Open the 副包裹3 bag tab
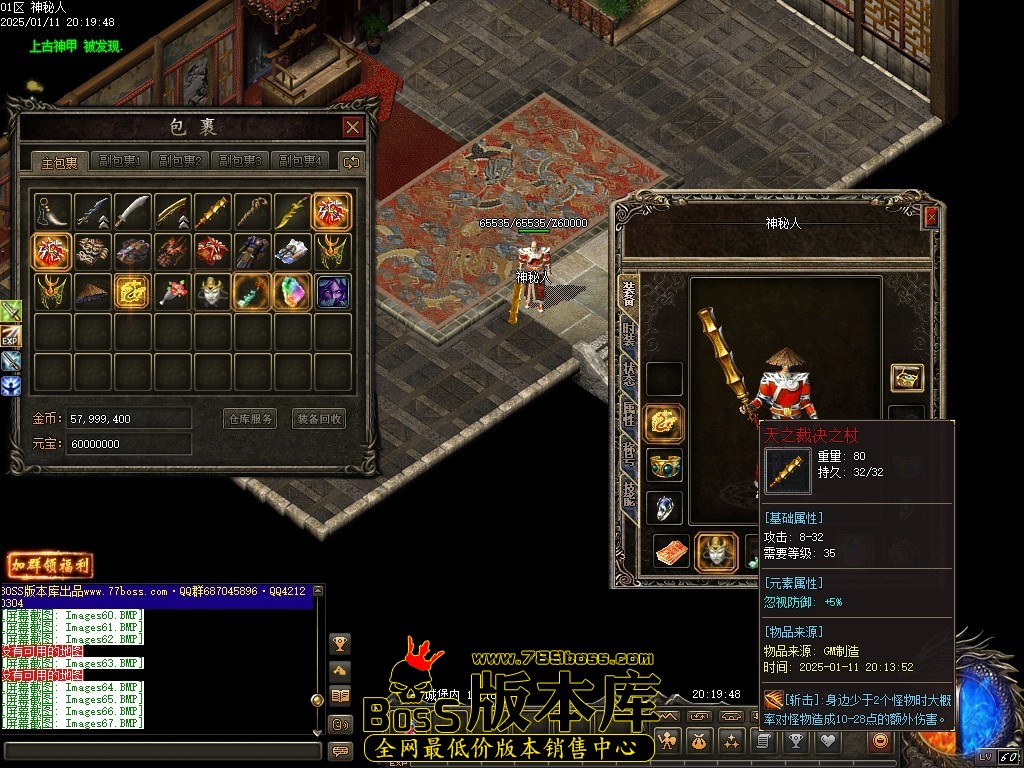Screen dimensions: 1024x768 pyautogui.click(x=240, y=161)
